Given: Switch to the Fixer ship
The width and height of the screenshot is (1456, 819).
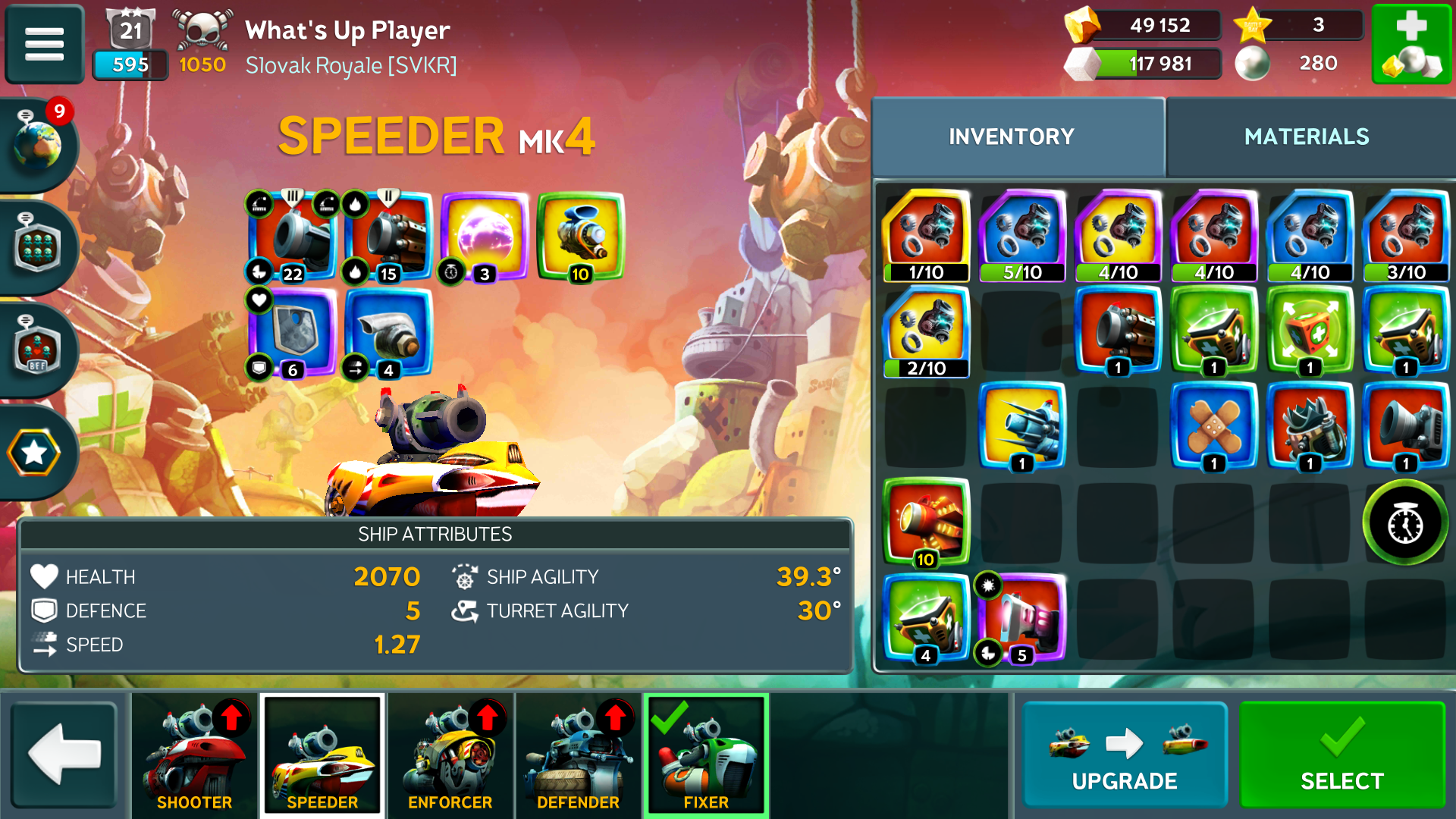Looking at the screenshot, I should coord(706,755).
